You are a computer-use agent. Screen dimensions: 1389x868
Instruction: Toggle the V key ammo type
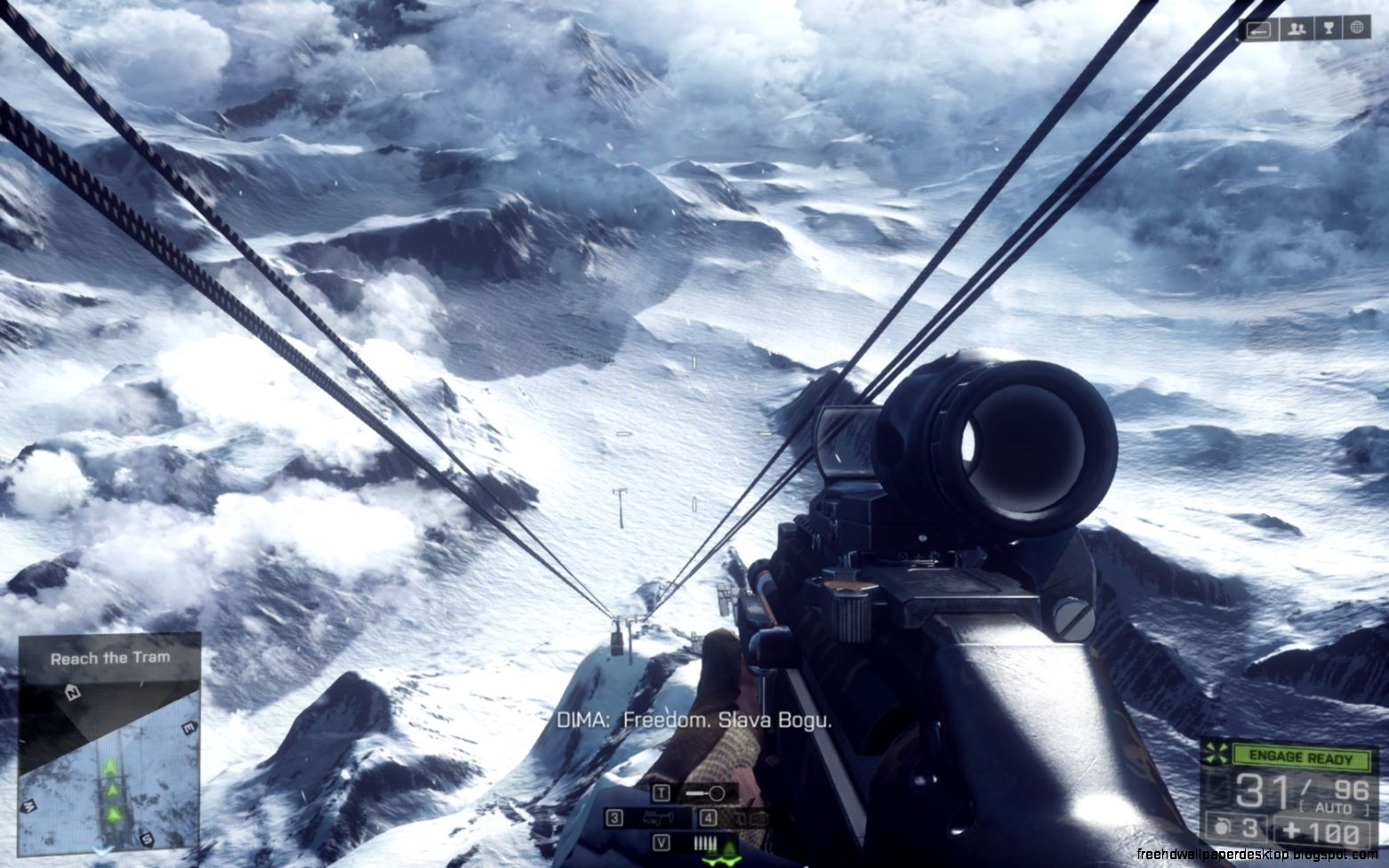(x=662, y=842)
